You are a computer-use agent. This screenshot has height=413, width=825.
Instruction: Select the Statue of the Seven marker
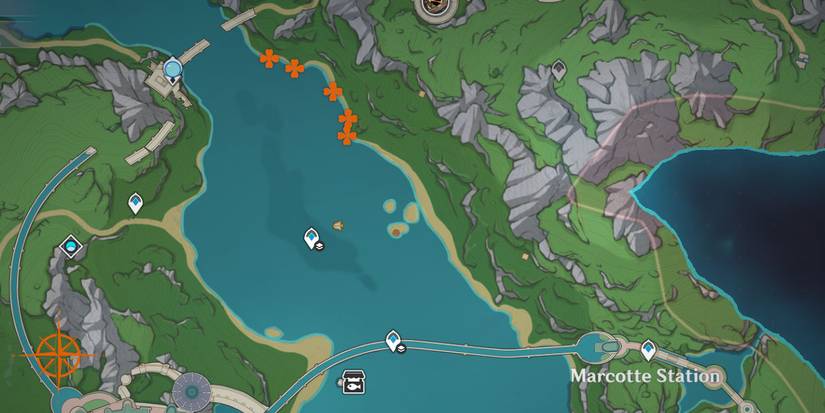tap(174, 69)
